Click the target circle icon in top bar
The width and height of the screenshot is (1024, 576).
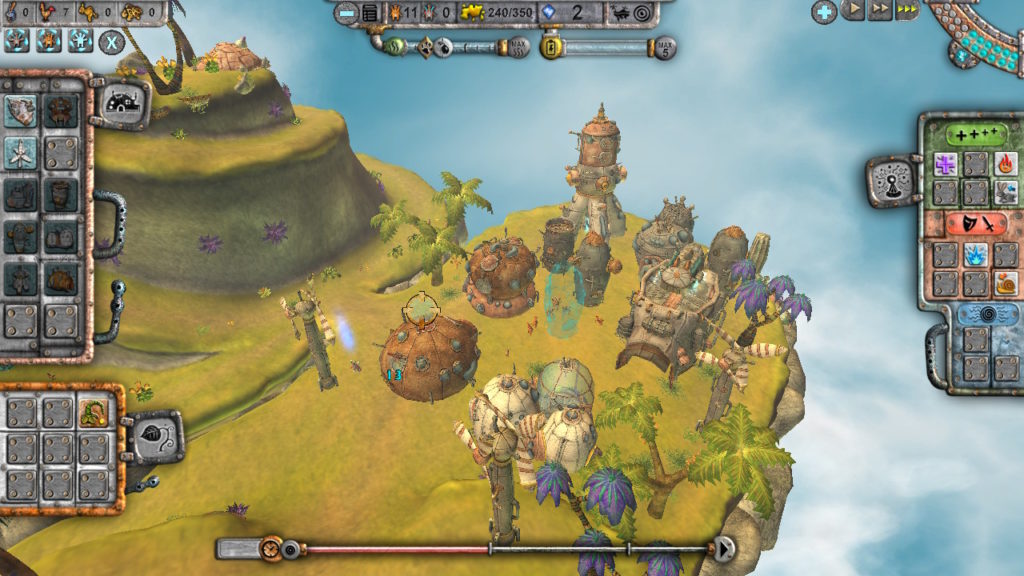point(642,13)
